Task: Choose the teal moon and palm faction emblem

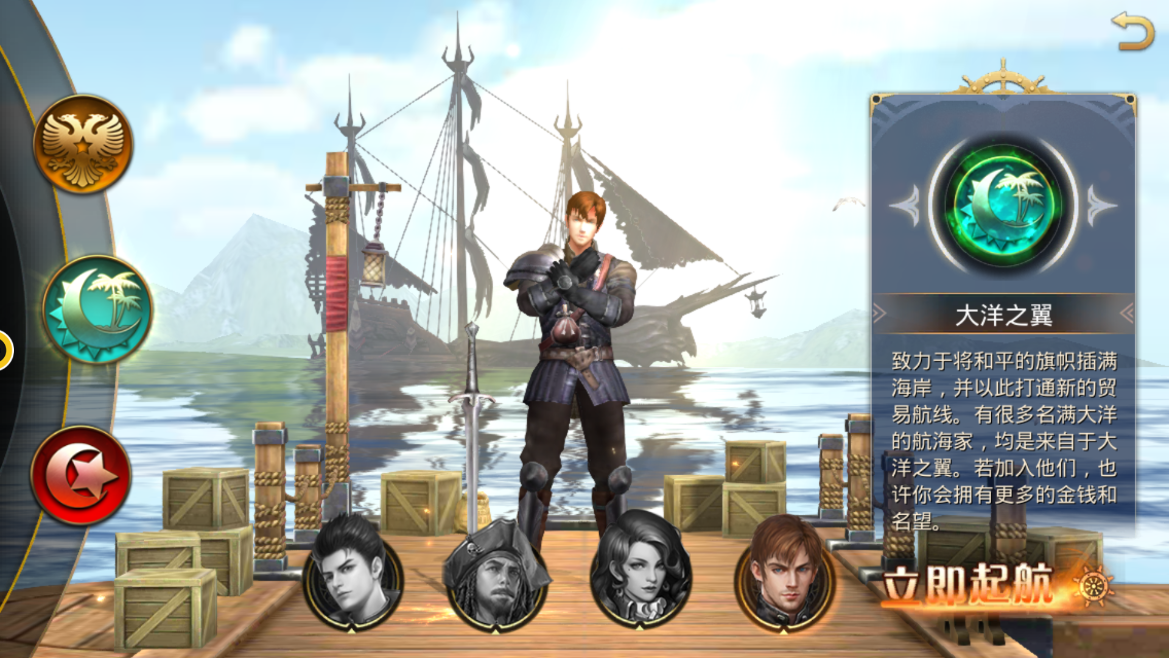Action: (97, 309)
